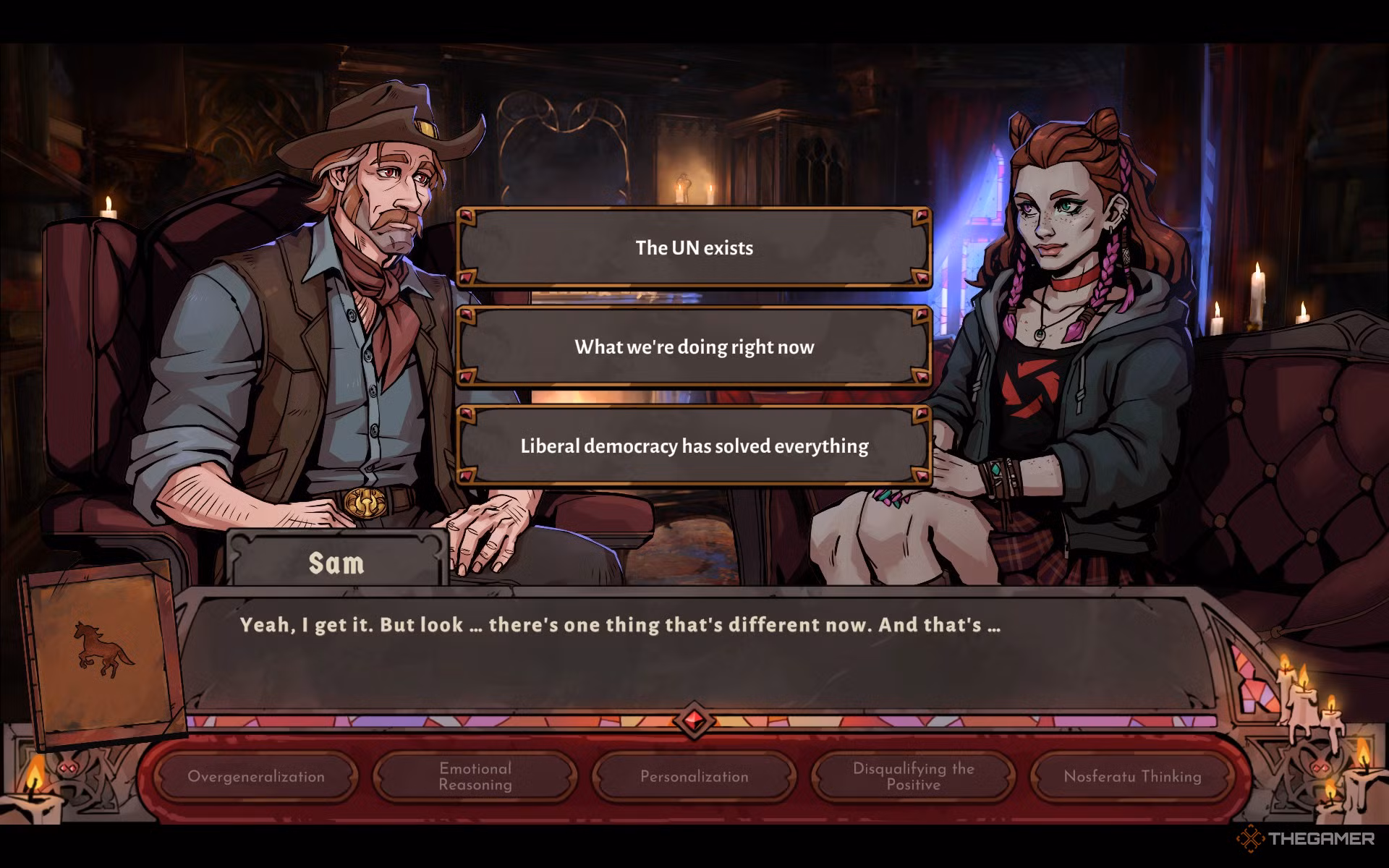This screenshot has width=1389, height=868.
Task: Select the Personalization distortion tab
Action: click(x=694, y=777)
